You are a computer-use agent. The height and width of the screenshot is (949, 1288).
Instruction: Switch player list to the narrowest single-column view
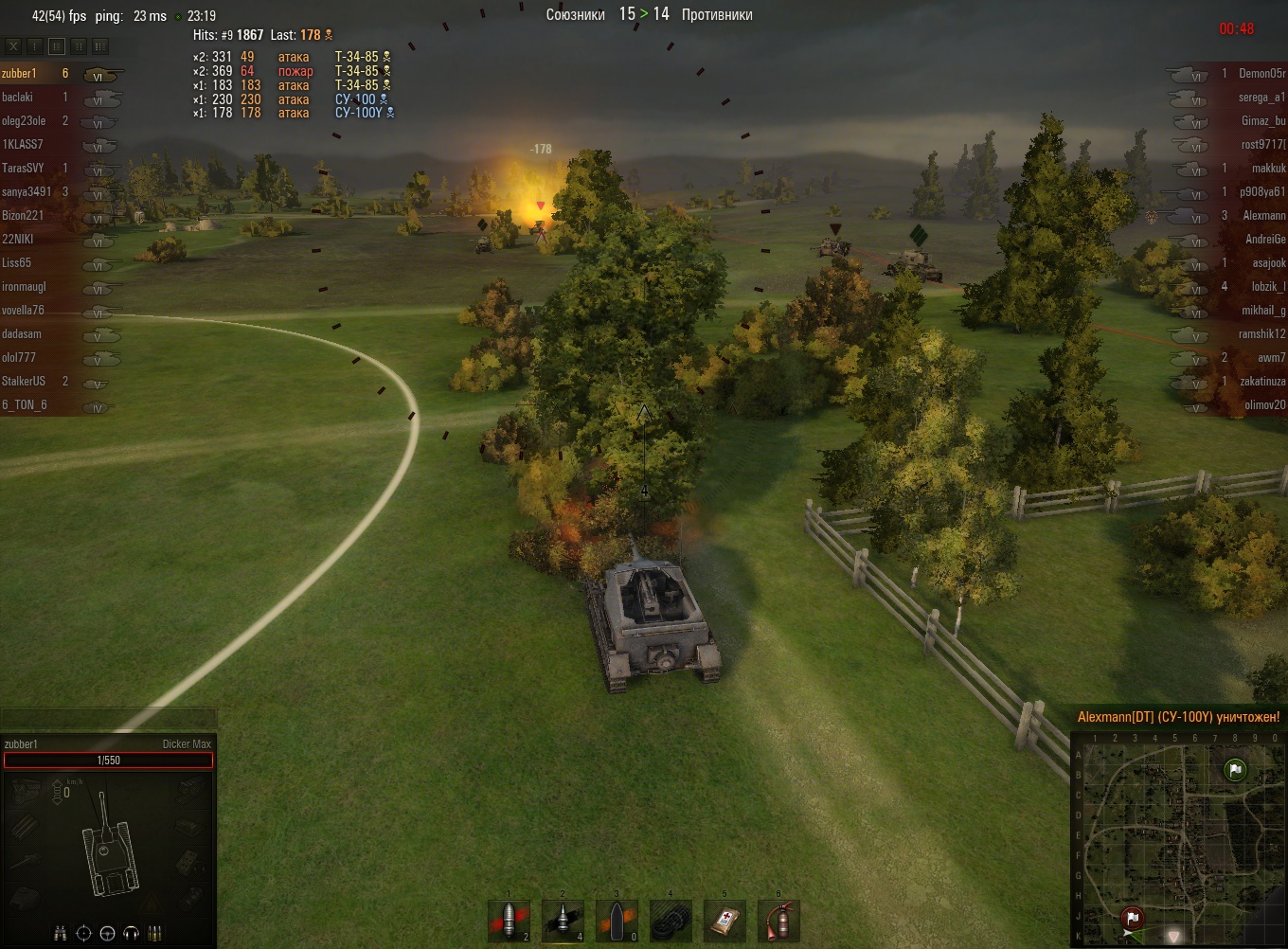click(x=35, y=45)
